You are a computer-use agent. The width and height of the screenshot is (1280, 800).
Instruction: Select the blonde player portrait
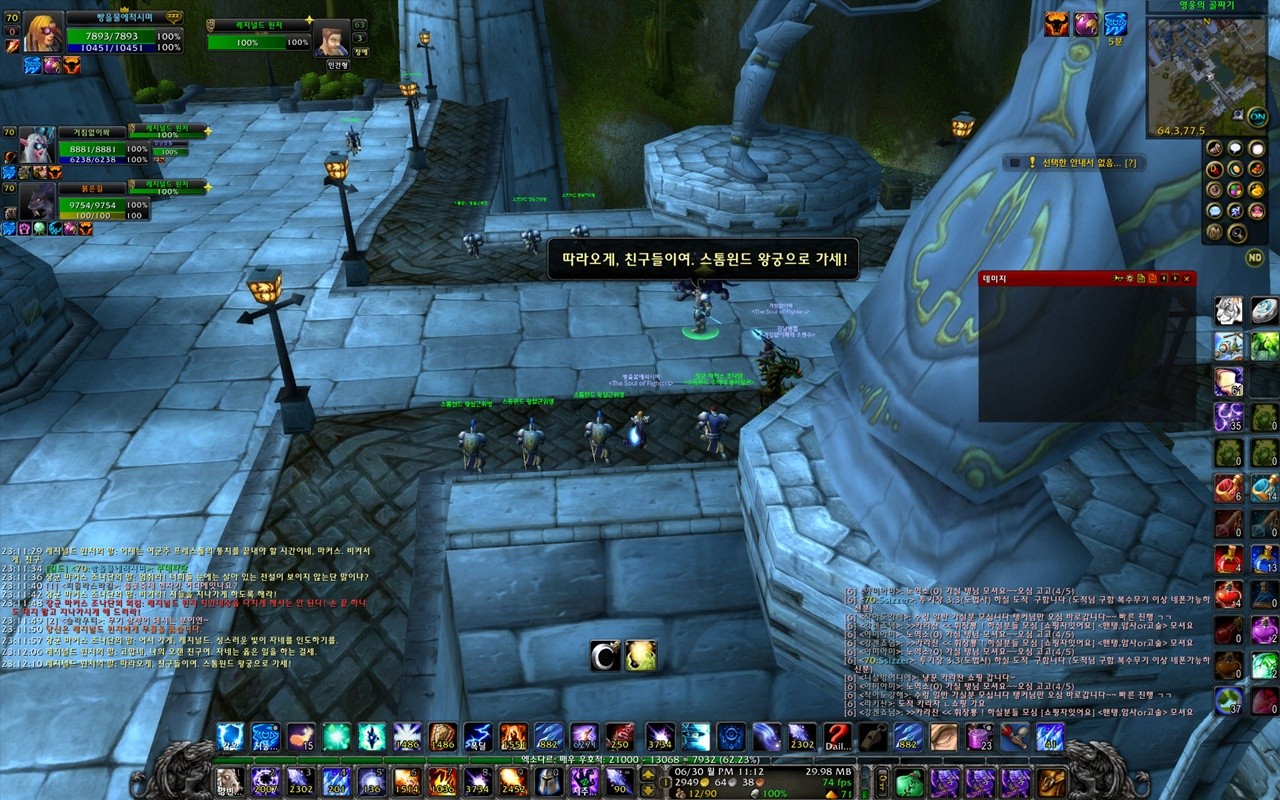(x=43, y=33)
